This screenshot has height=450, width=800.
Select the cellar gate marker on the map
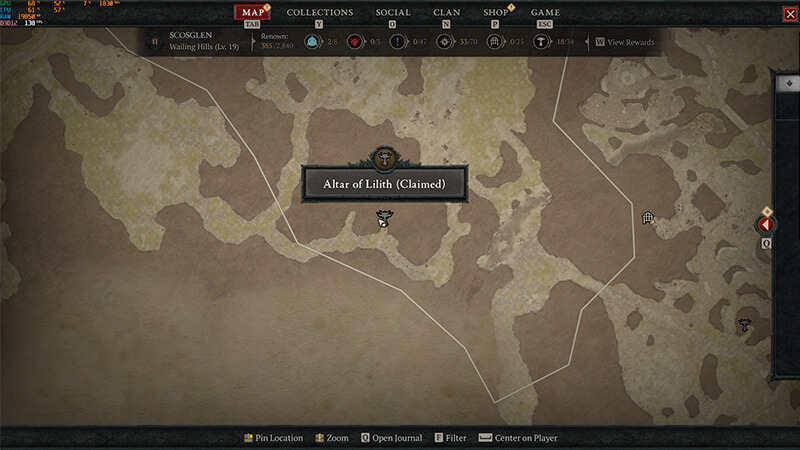[x=647, y=217]
